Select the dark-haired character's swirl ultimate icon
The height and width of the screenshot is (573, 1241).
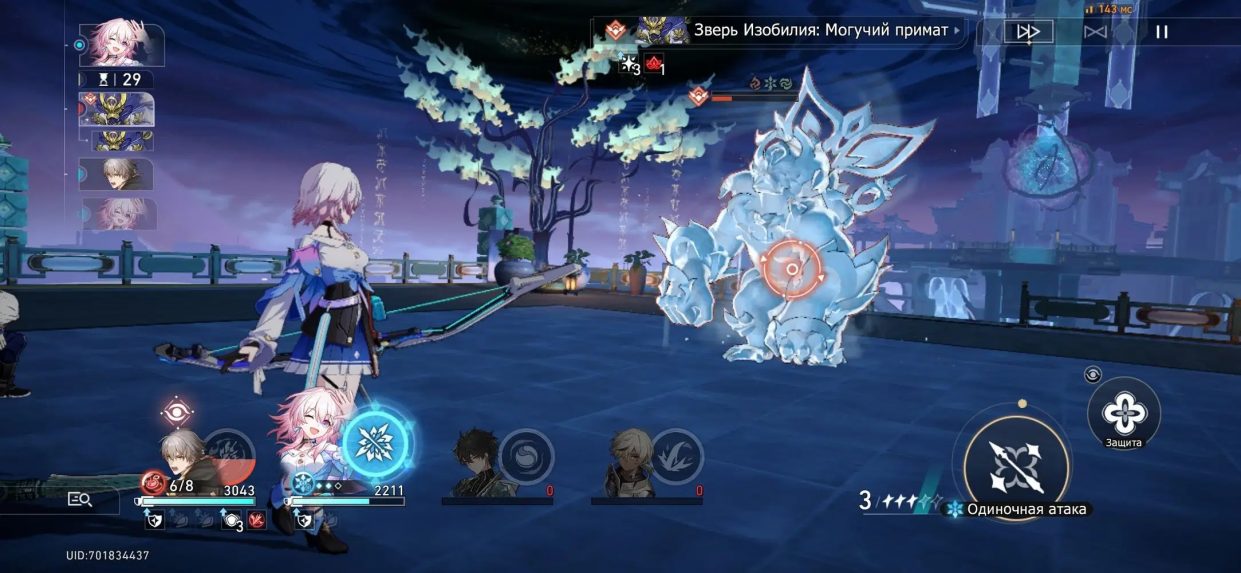point(526,455)
